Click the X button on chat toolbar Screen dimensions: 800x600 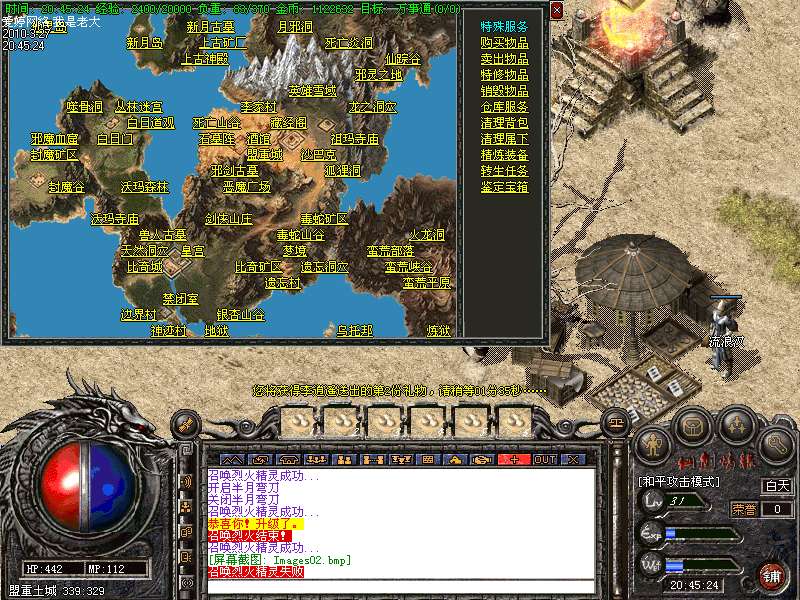(x=573, y=459)
